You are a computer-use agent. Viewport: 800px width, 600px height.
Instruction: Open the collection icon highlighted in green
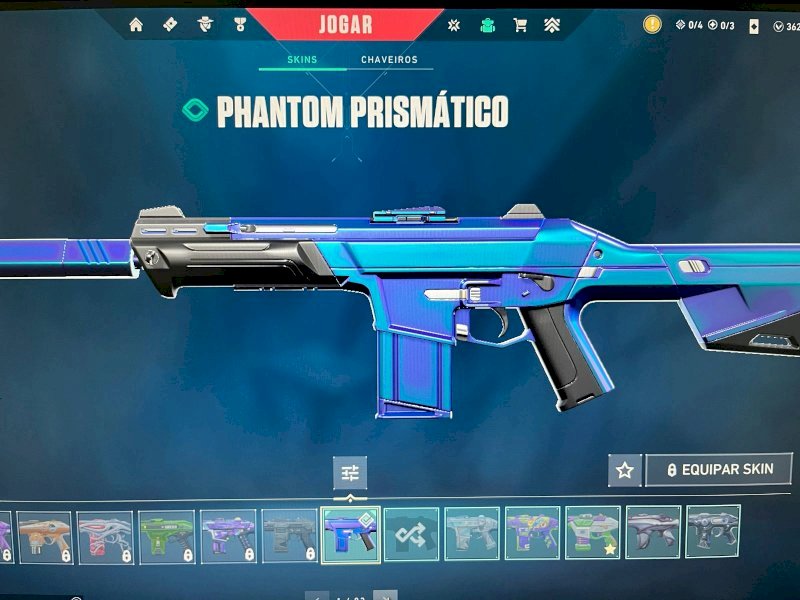click(487, 25)
